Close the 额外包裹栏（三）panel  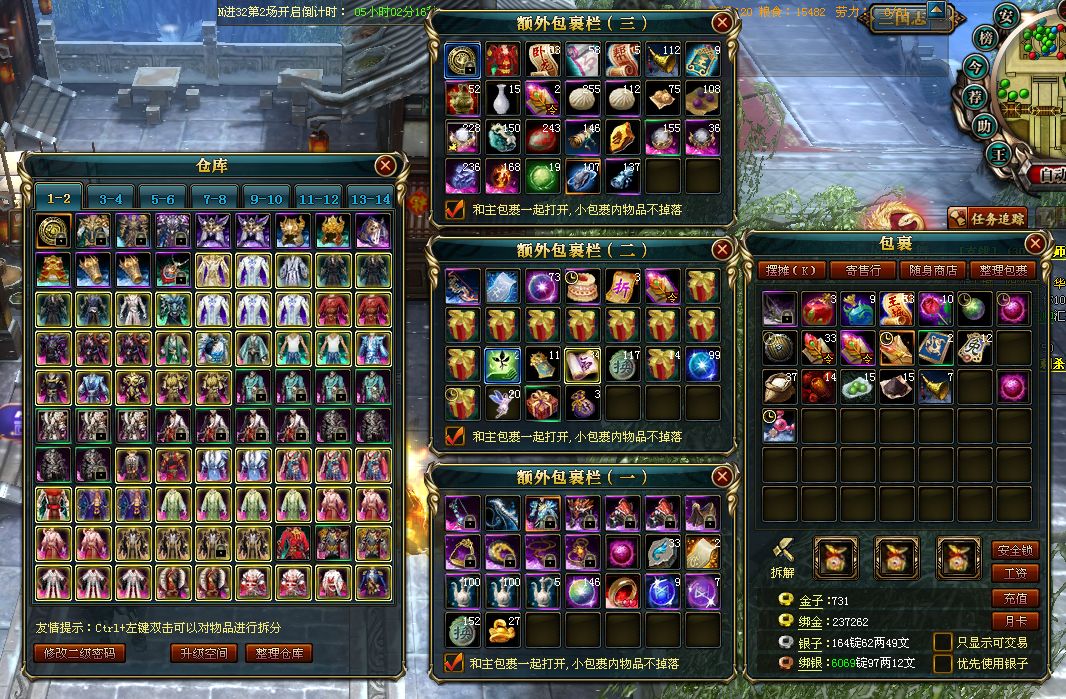click(x=721, y=22)
